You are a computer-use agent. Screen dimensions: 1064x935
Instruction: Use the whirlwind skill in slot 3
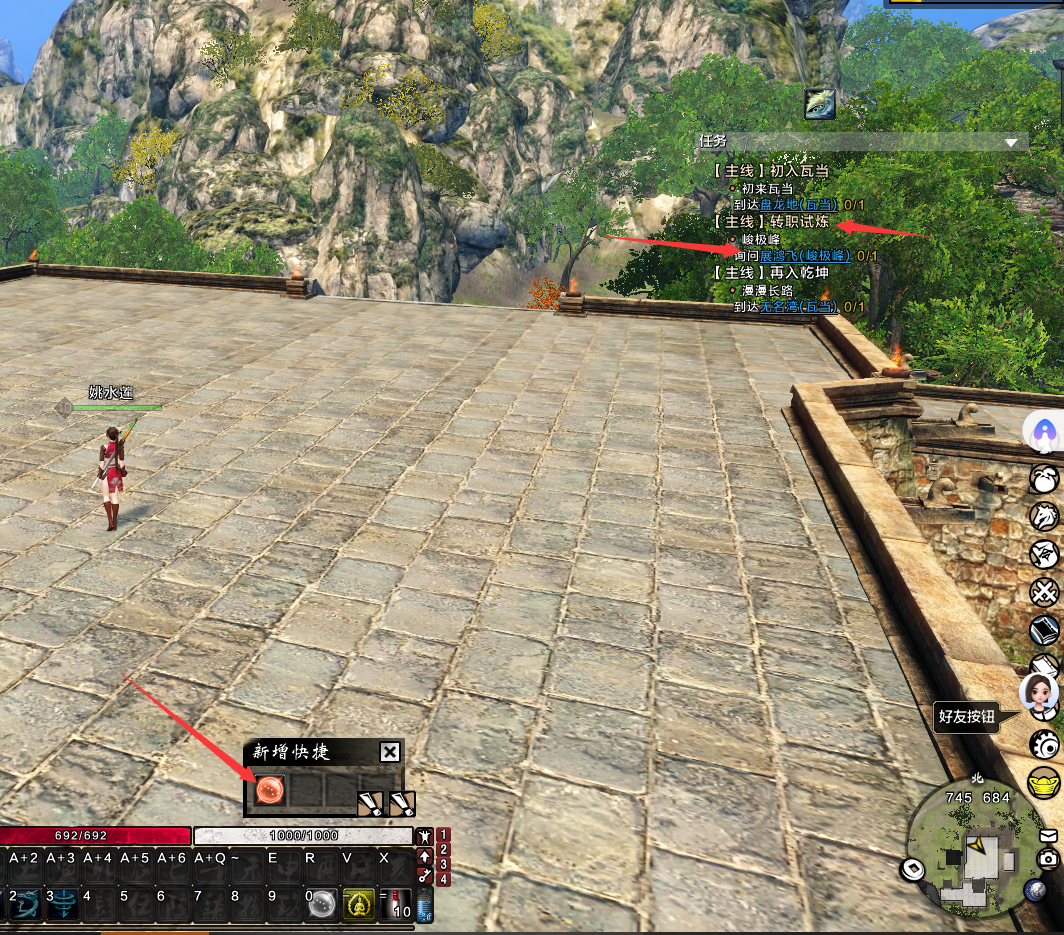[x=62, y=904]
